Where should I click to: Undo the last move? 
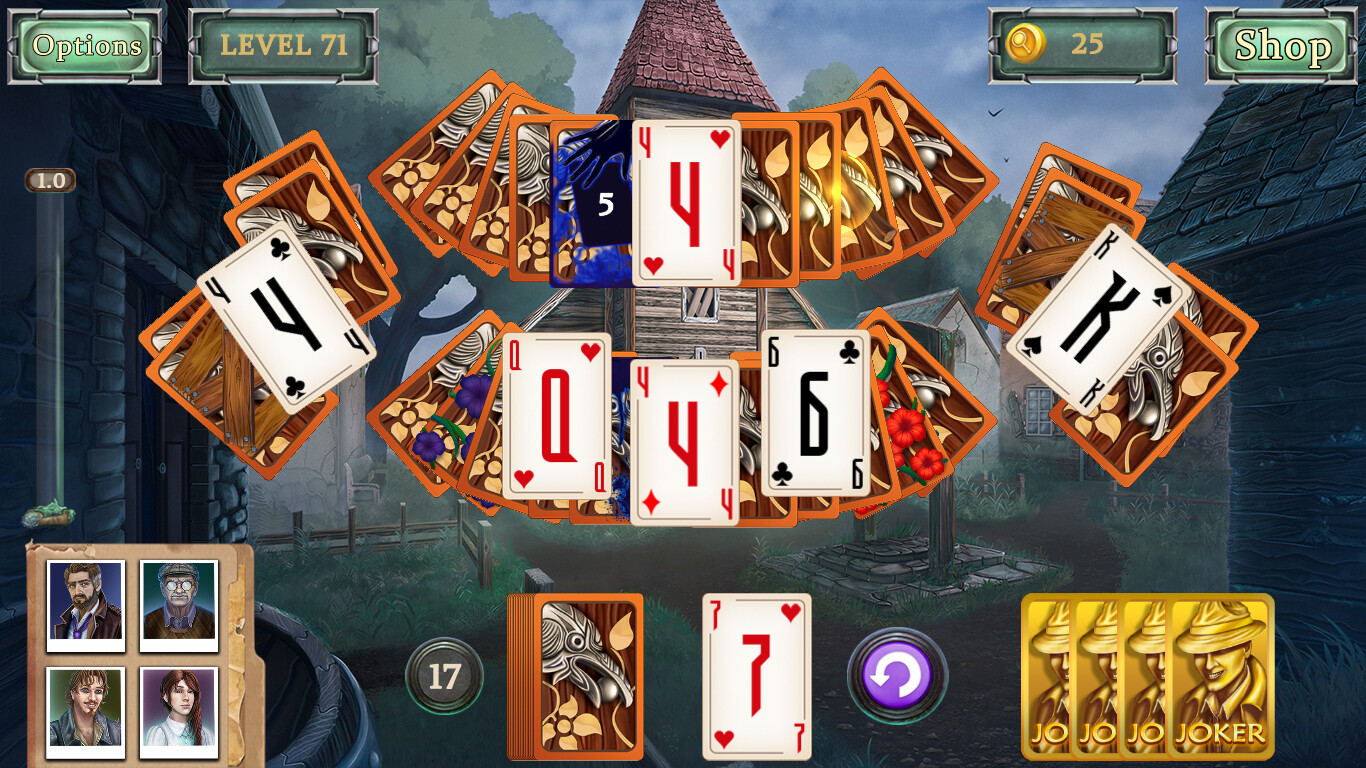pyautogui.click(x=897, y=675)
